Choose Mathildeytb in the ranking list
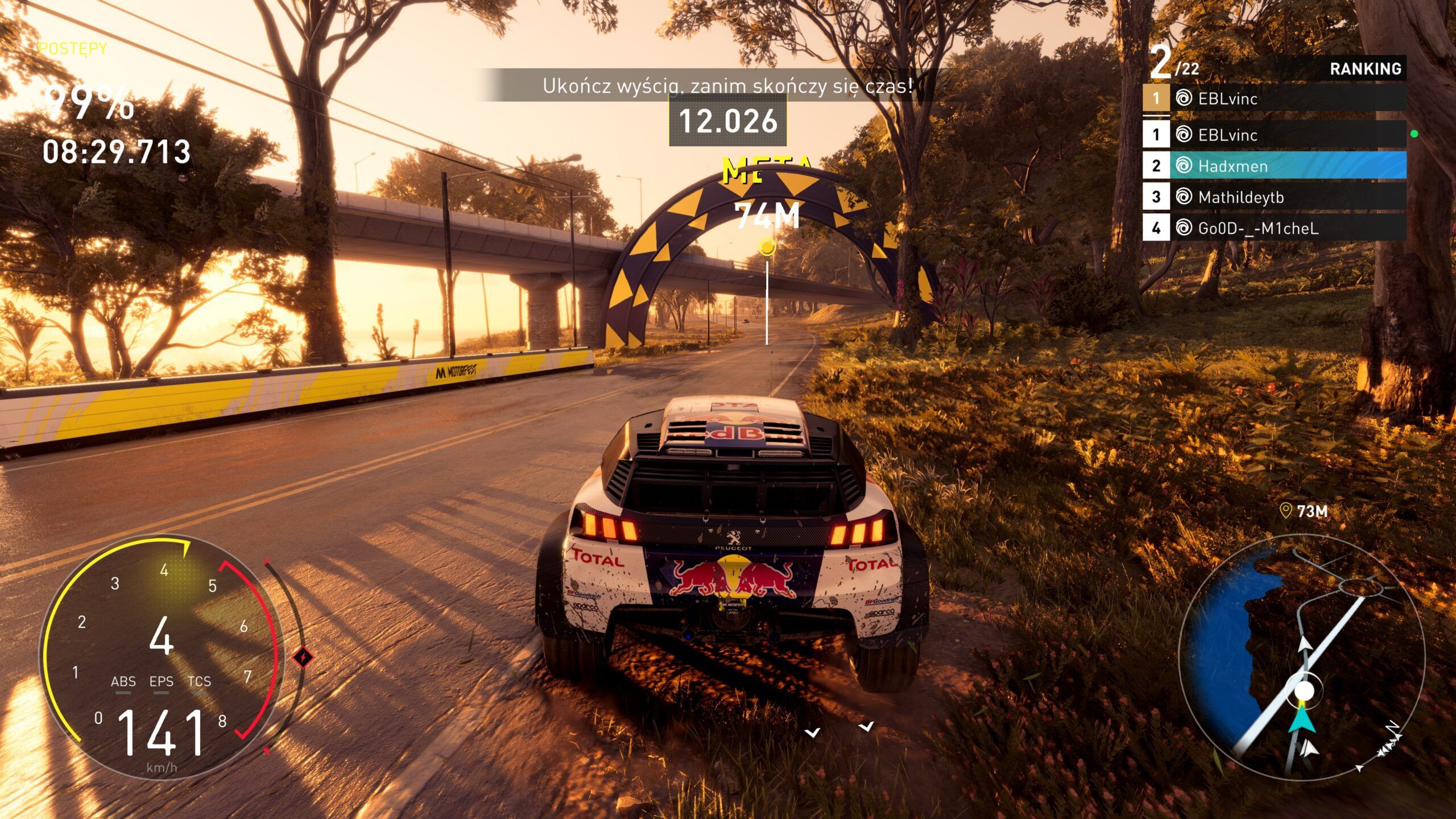 1274,197
